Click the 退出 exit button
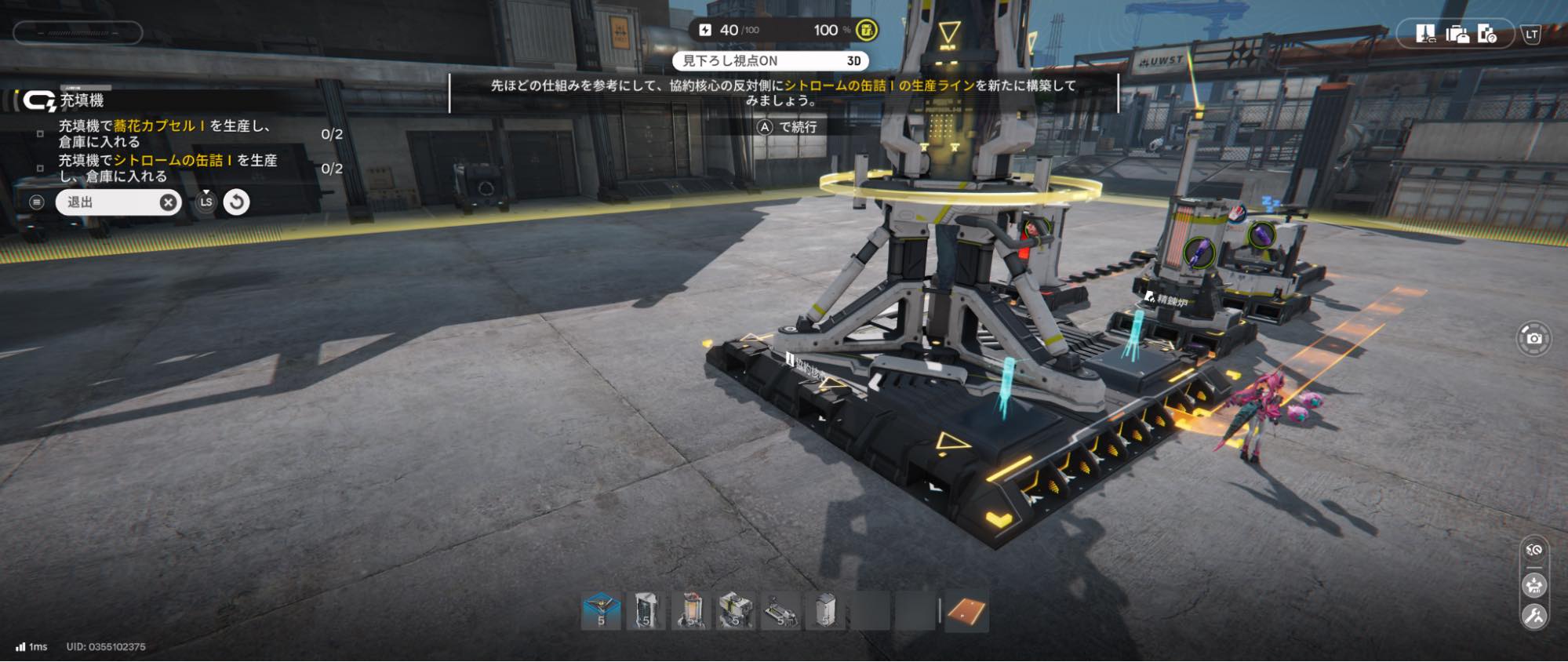1568x662 pixels. [x=116, y=202]
